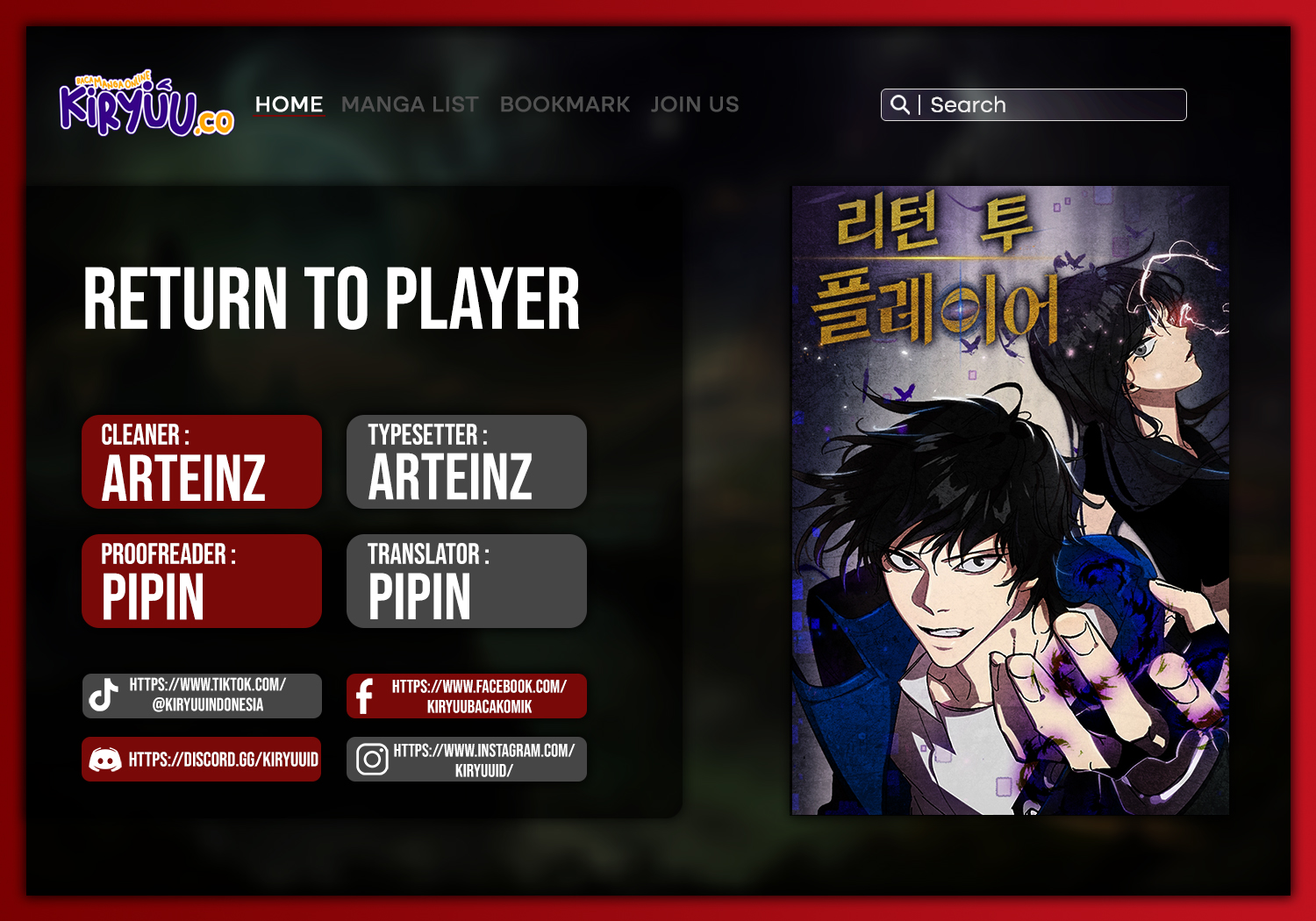The width and height of the screenshot is (1316, 921).
Task: Click the Discord robot face icon
Action: point(105,760)
